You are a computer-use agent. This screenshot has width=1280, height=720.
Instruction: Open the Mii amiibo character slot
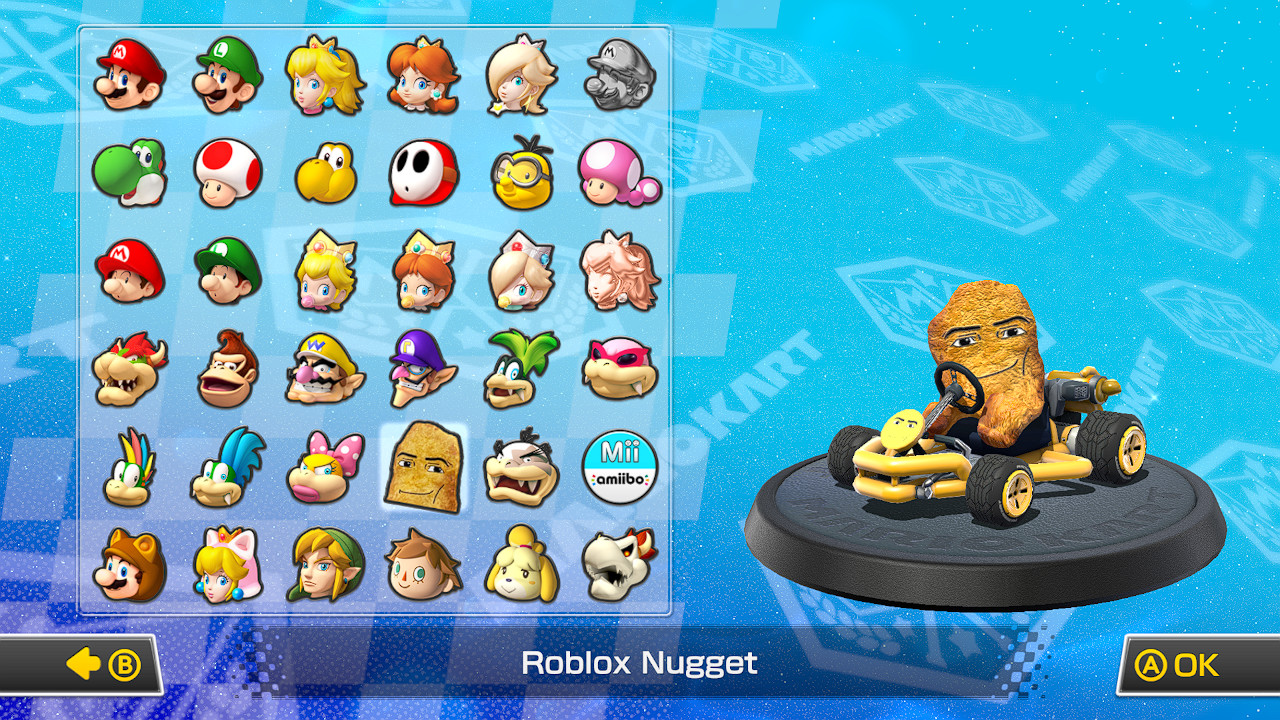point(617,467)
